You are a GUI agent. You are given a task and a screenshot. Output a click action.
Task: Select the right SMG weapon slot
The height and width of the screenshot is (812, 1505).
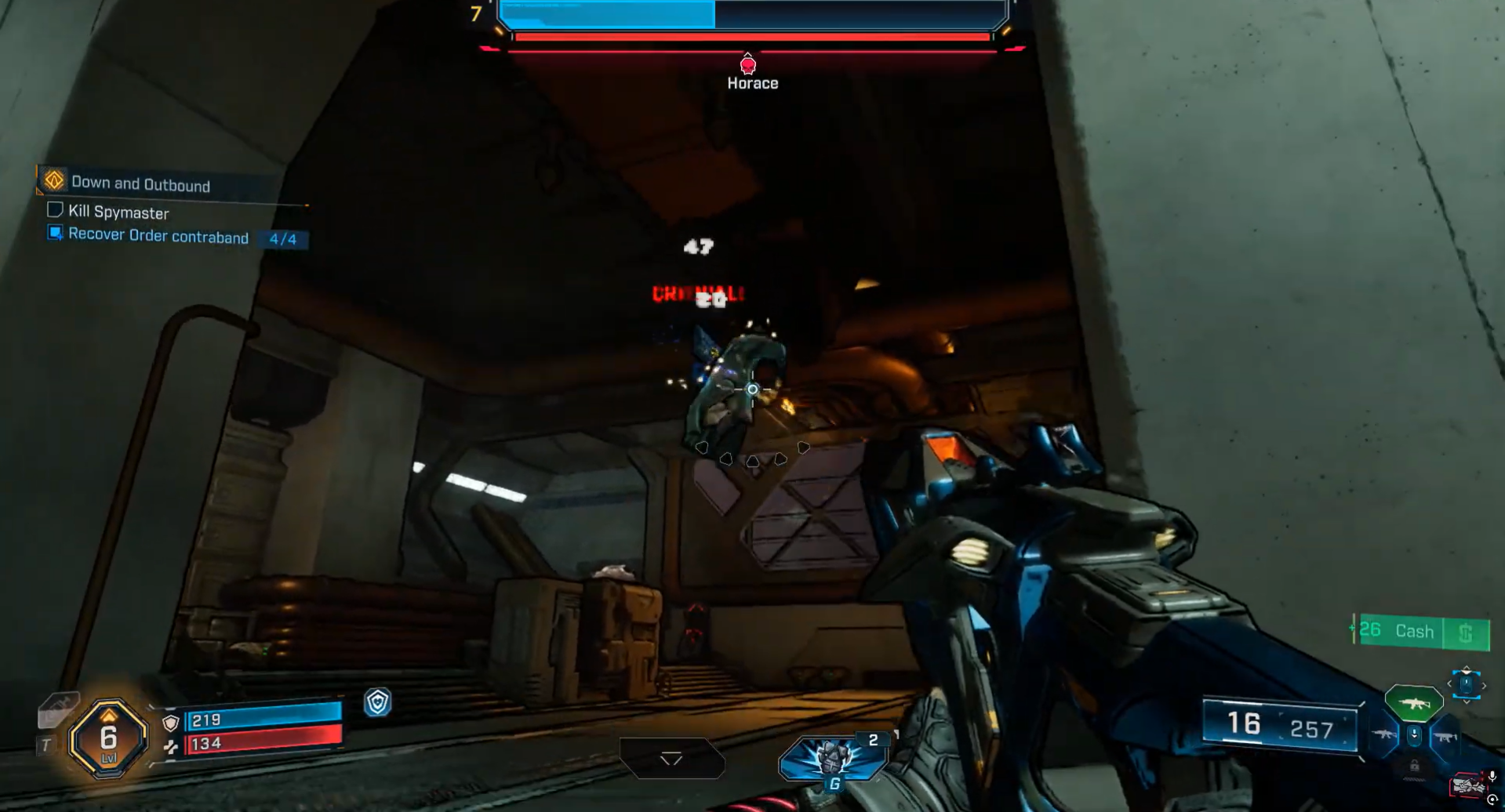[1445, 738]
